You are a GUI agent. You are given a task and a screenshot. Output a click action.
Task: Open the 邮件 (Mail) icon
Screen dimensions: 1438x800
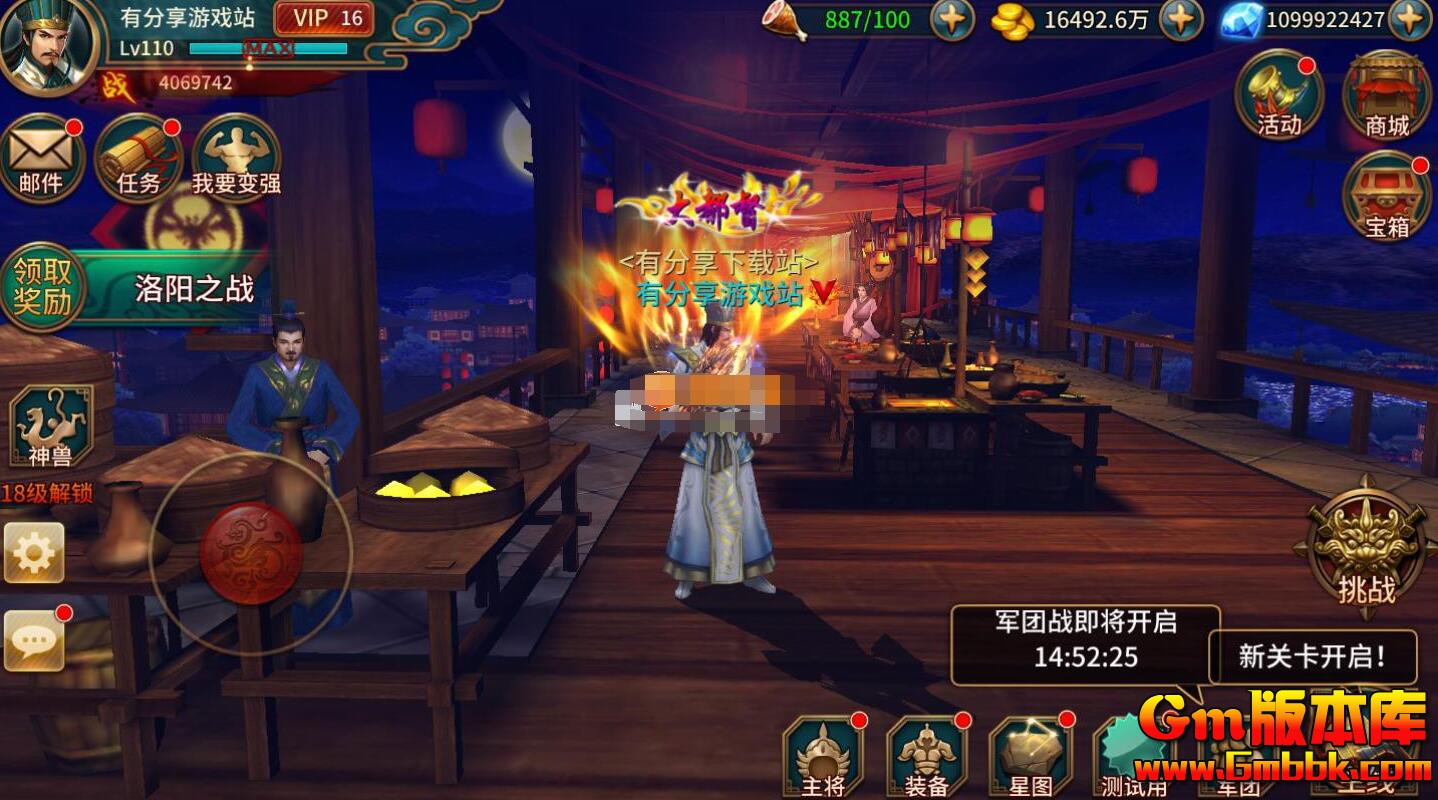tap(42, 158)
